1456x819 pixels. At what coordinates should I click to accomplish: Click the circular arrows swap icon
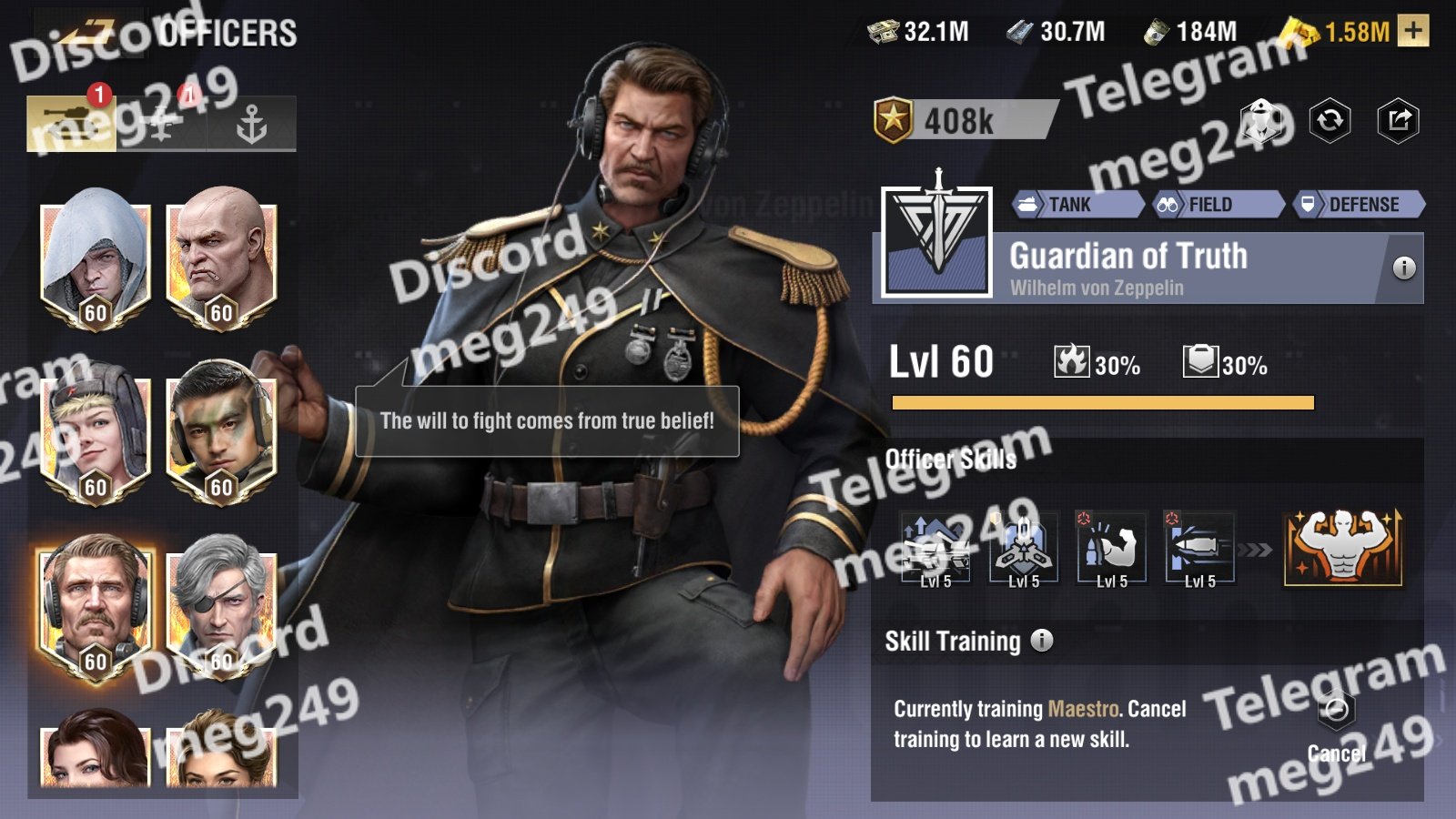coord(1330,120)
